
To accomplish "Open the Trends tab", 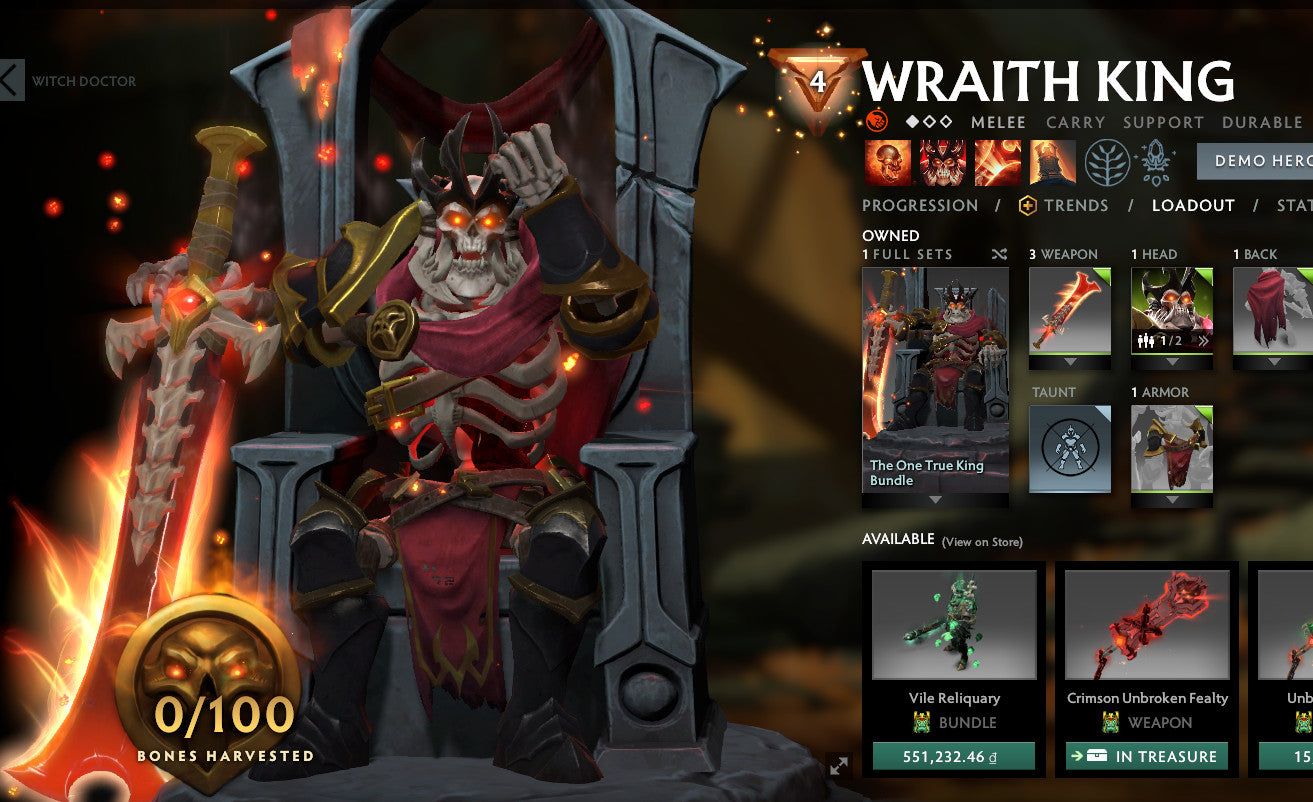I will 1075,205.
